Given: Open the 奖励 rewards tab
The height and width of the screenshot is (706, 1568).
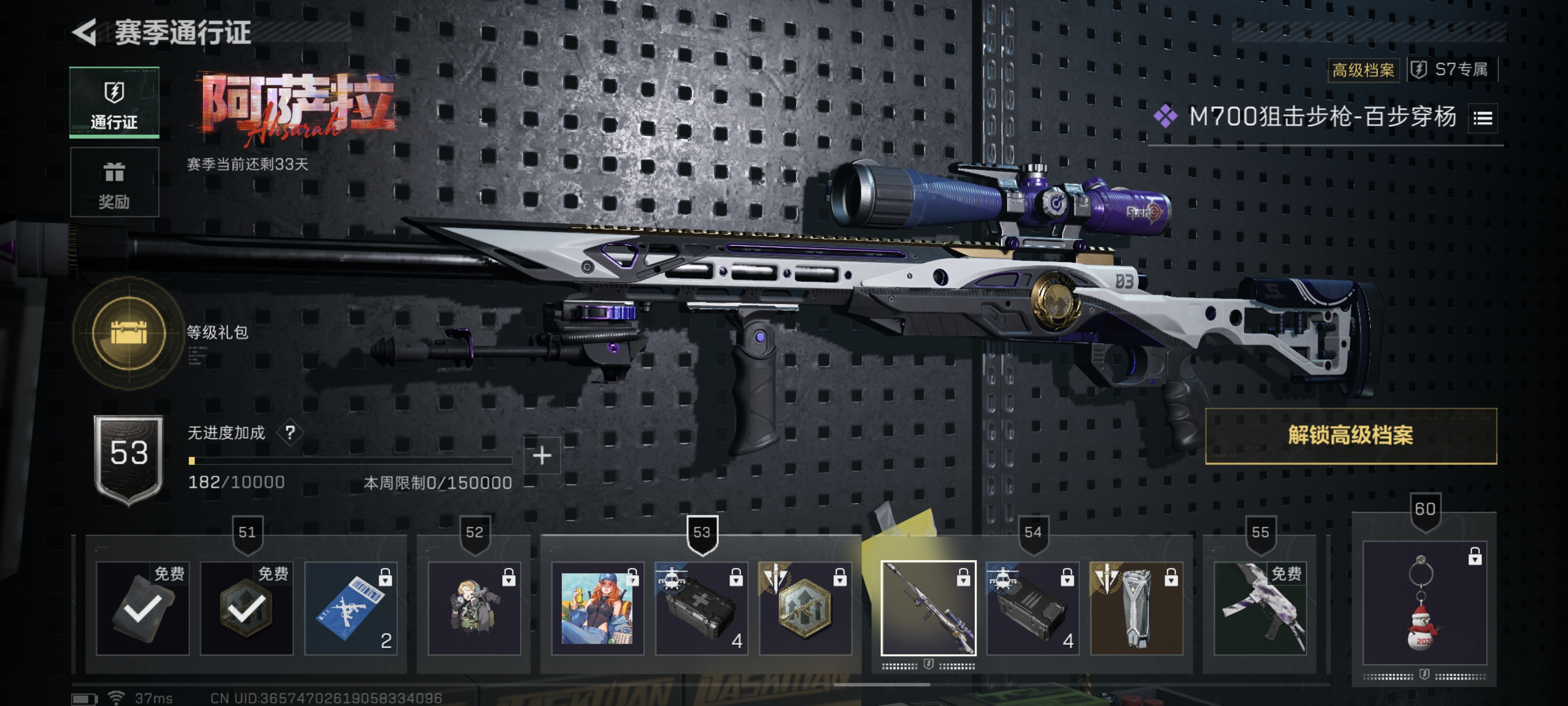Looking at the screenshot, I should click(x=114, y=182).
